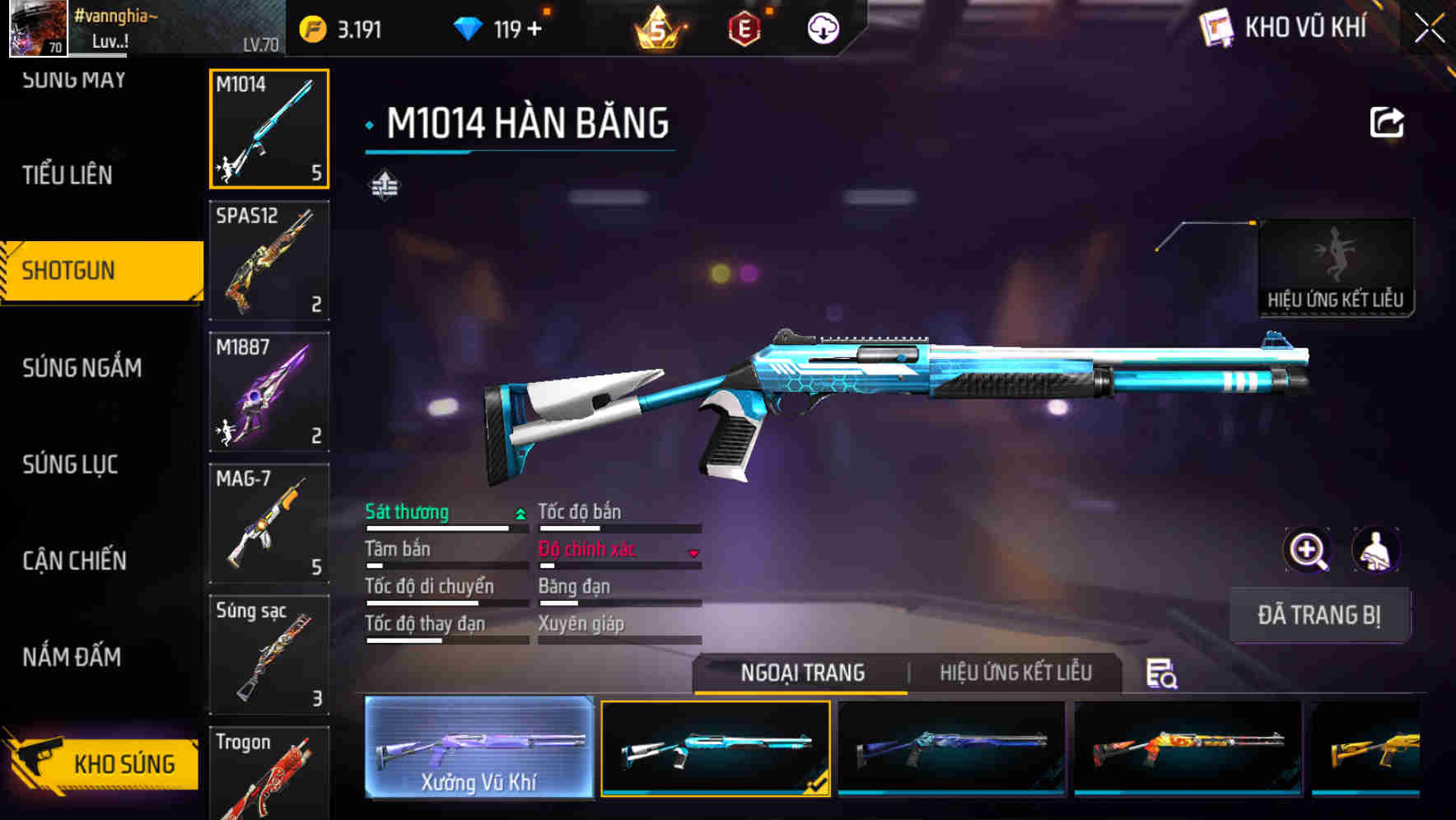Select the MAG-7 shotgun slot
1456x820 pixels.
point(268,523)
